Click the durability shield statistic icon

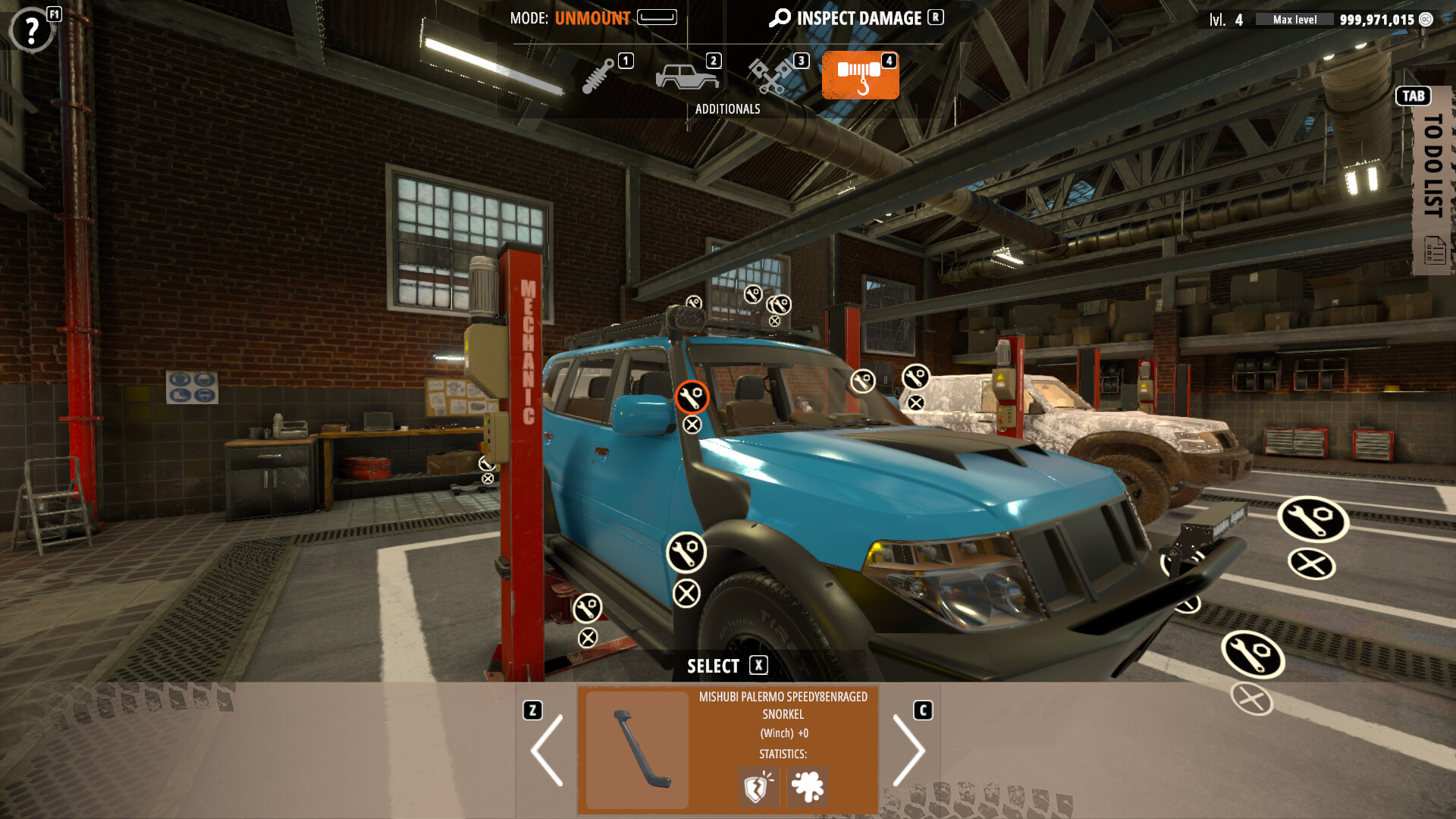758,786
